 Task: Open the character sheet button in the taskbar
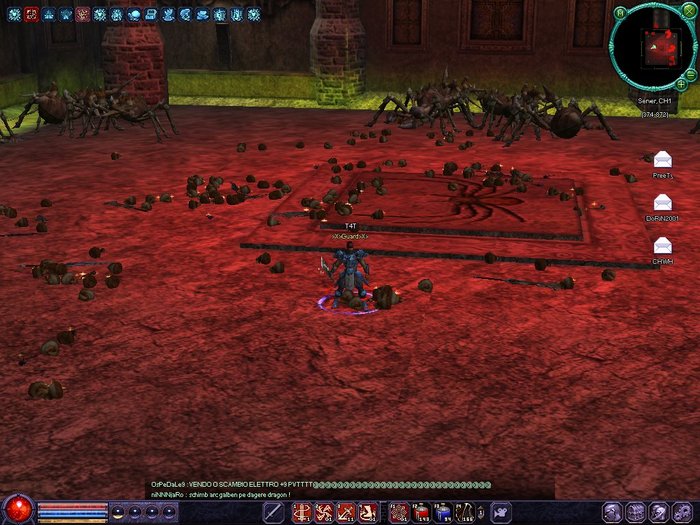612,512
